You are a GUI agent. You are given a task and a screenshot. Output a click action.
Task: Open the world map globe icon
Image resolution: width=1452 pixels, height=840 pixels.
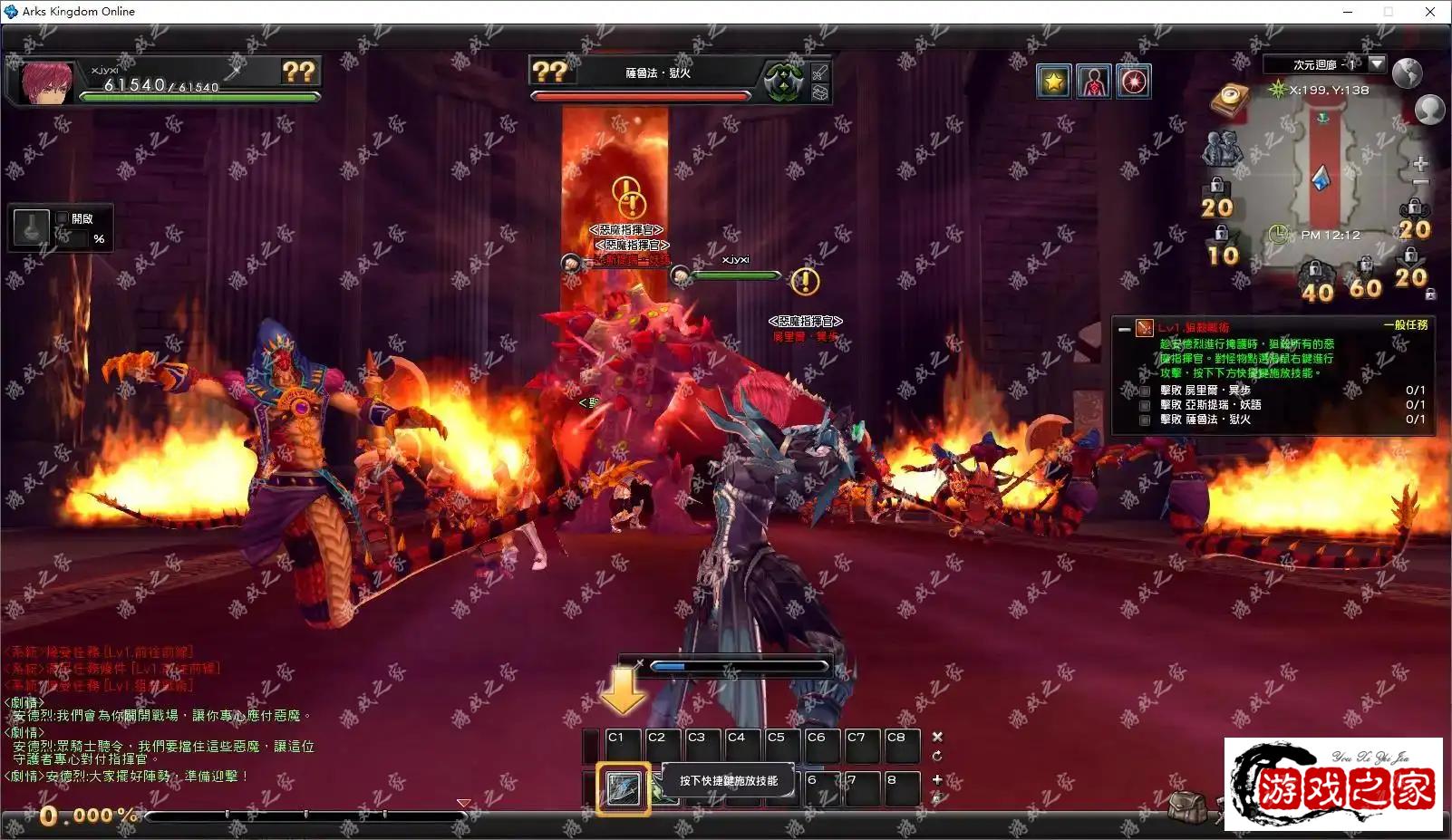[1407, 72]
